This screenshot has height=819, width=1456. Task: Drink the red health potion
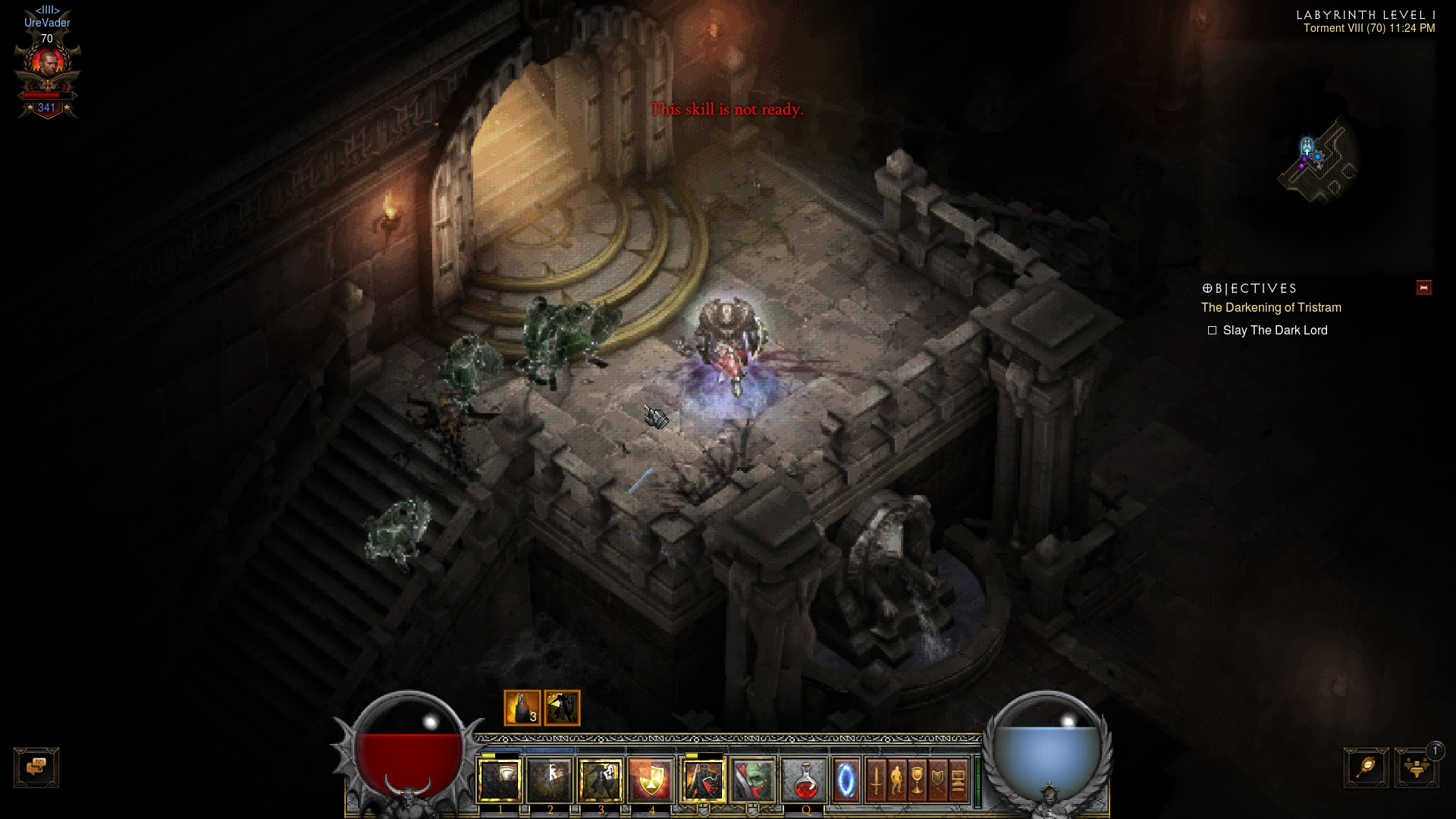[805, 780]
